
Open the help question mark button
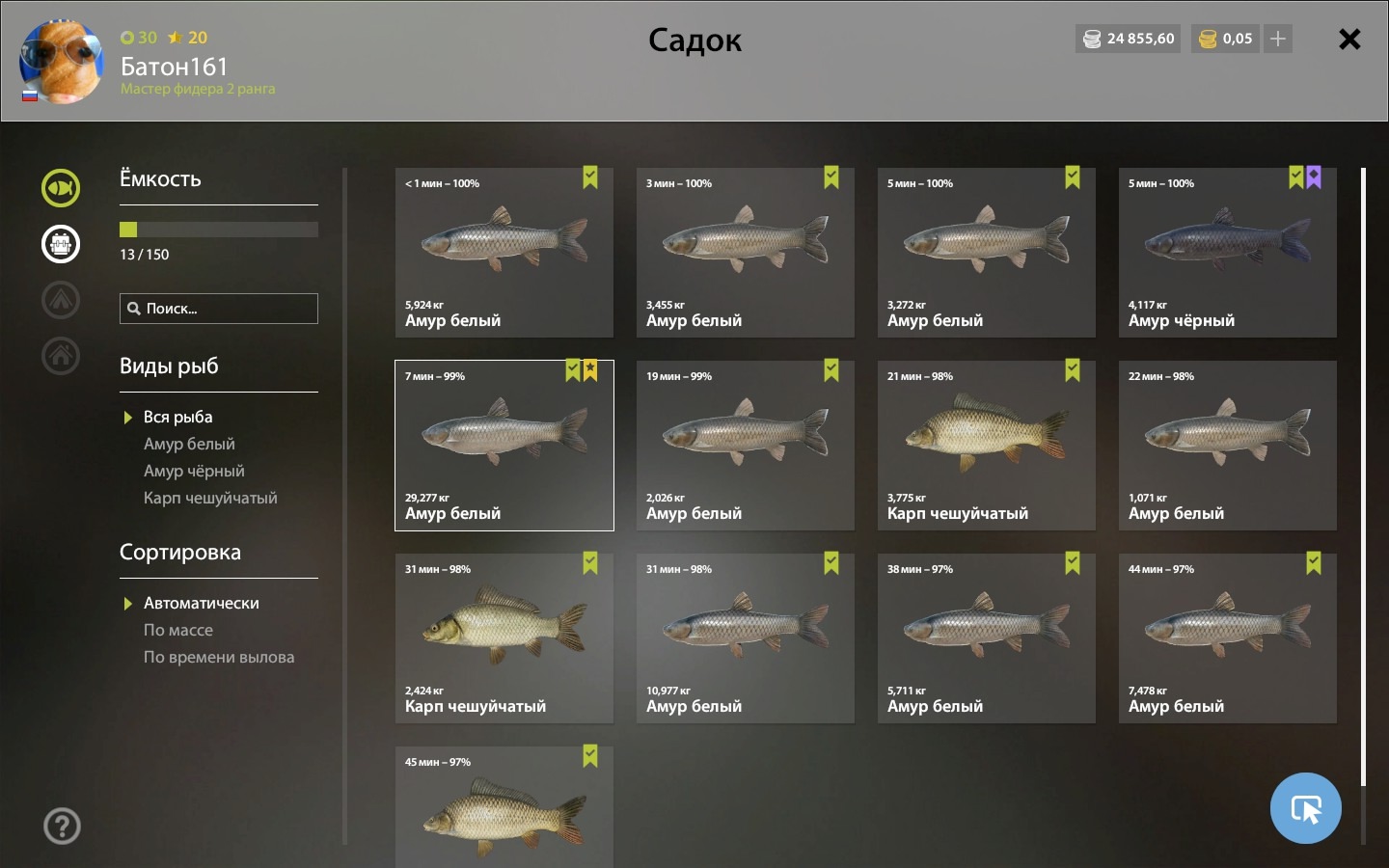click(62, 826)
